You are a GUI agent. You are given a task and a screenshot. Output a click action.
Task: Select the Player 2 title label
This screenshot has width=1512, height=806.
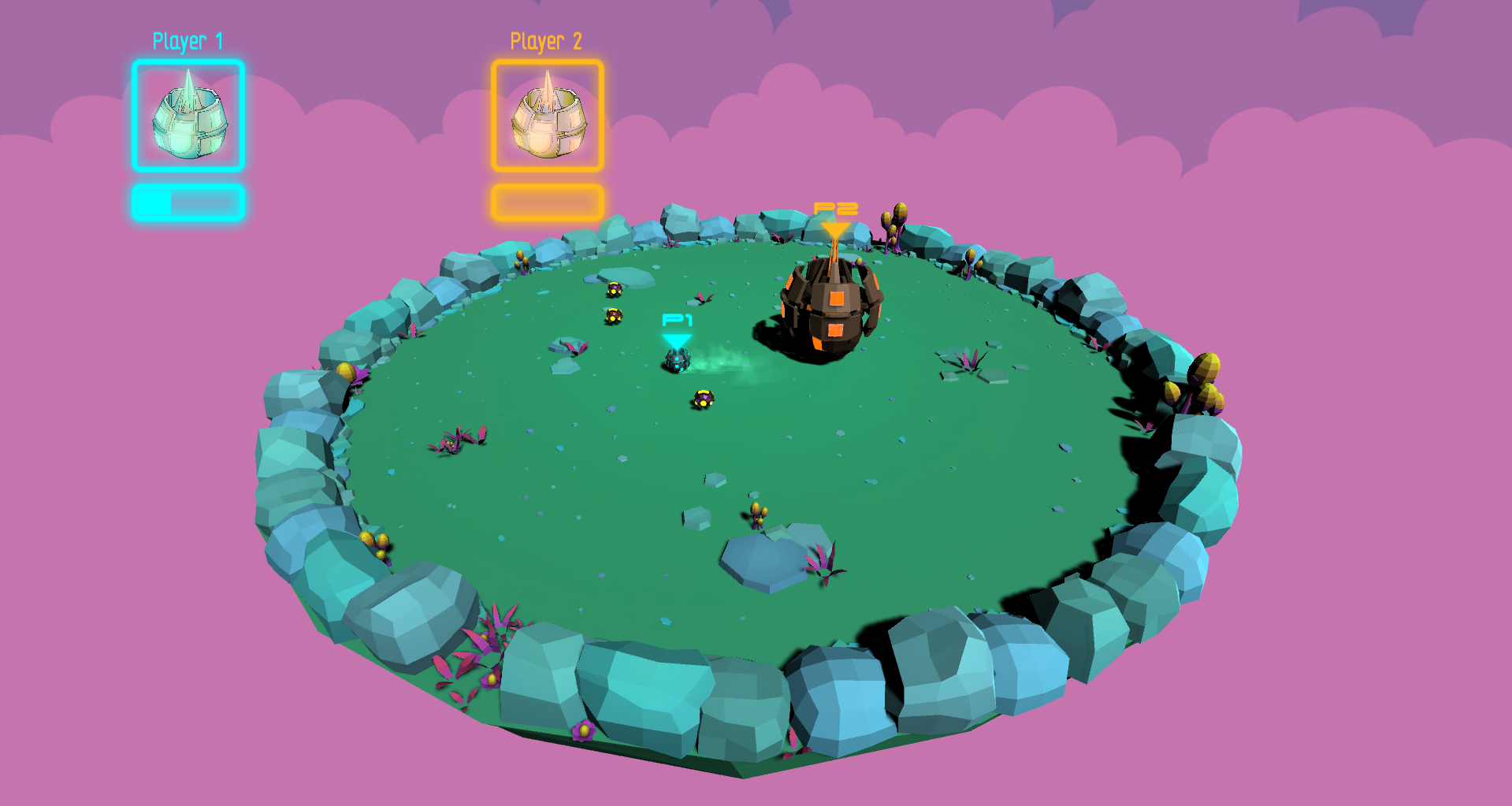click(x=547, y=40)
